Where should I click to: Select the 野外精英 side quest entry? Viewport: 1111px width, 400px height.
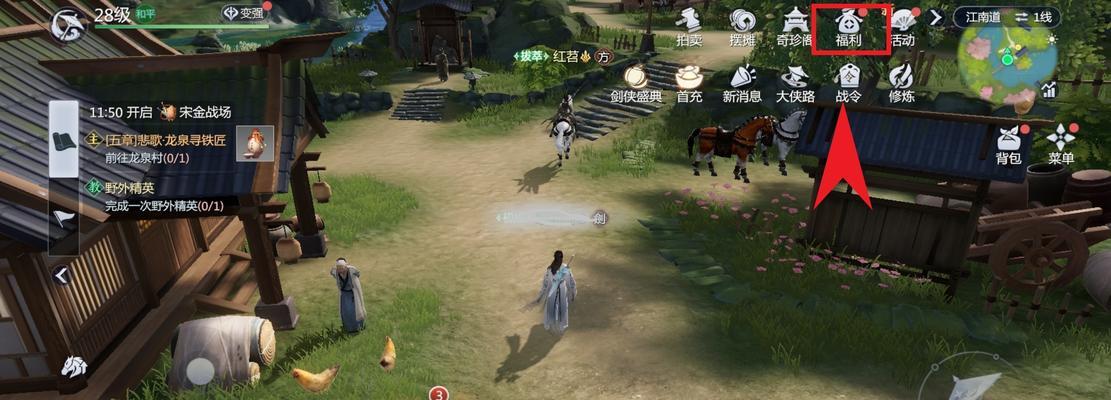160,197
